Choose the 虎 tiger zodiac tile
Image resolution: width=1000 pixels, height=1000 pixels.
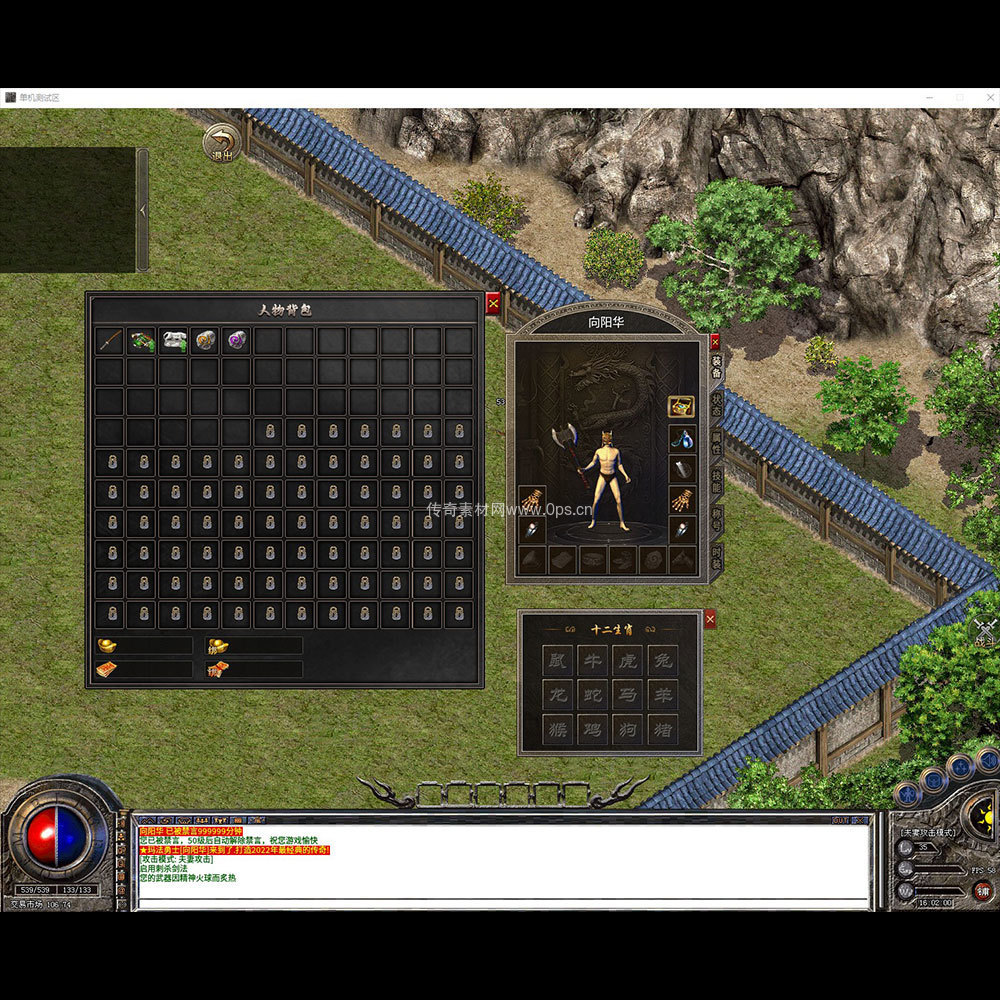pyautogui.click(x=627, y=660)
